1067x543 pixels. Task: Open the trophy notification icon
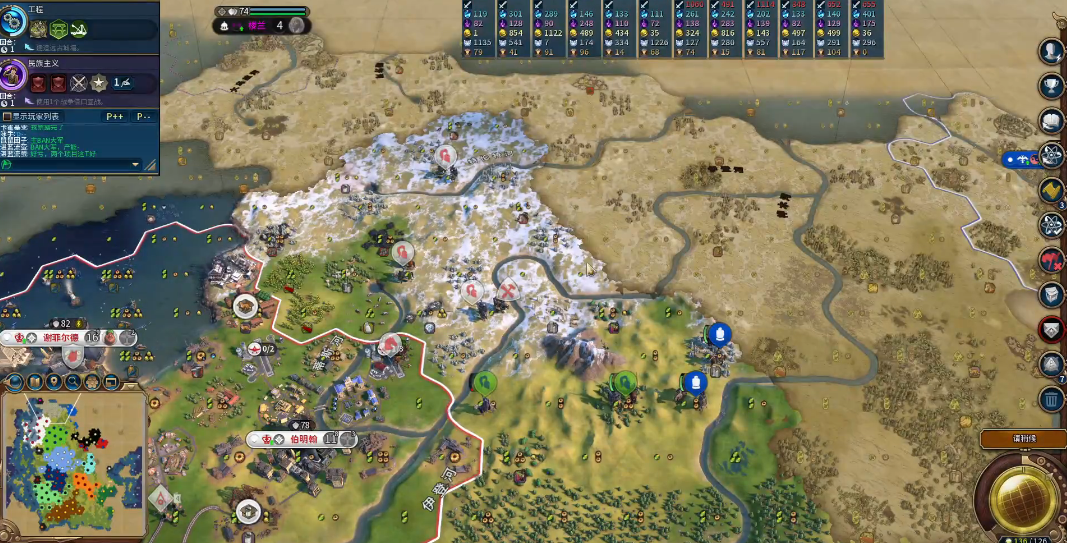pos(1051,87)
